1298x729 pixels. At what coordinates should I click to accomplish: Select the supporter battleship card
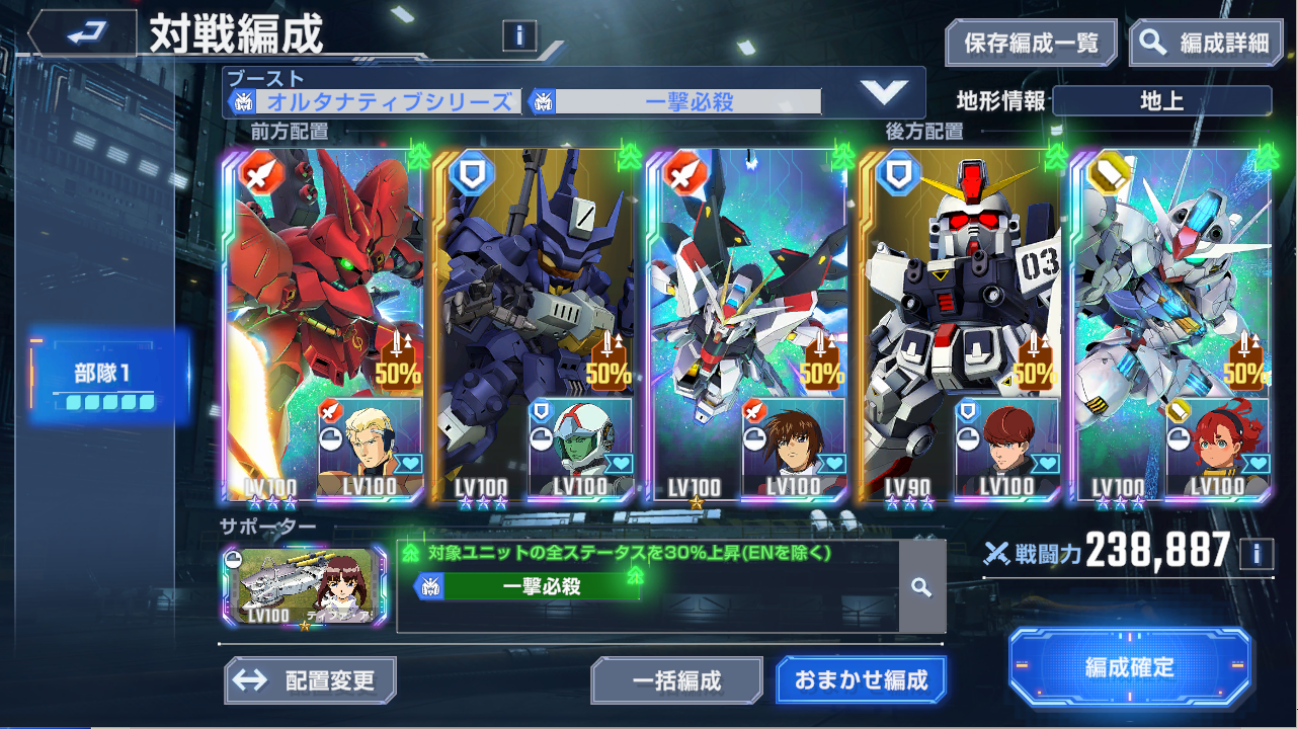tap(304, 586)
